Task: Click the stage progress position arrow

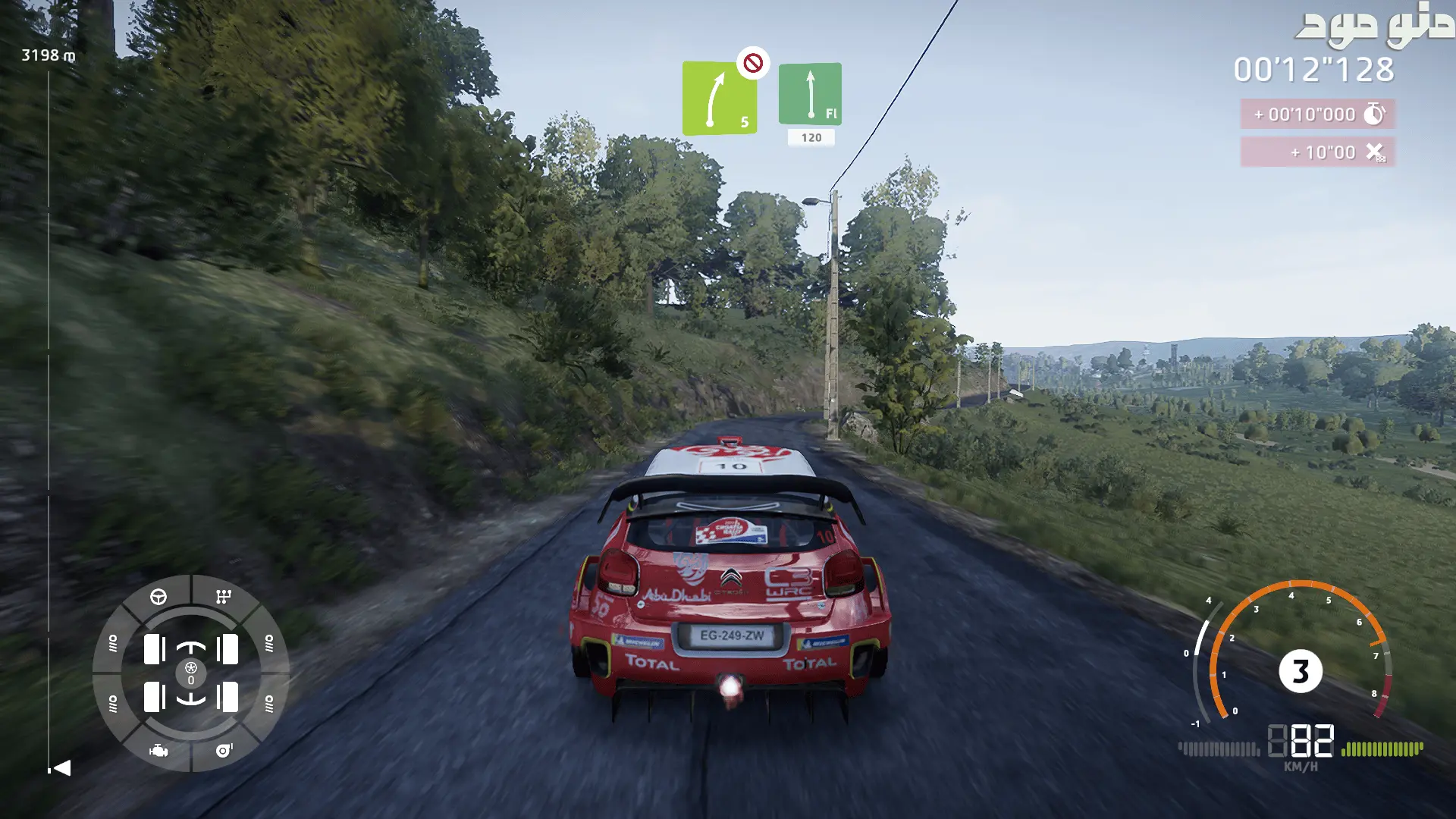Action: tap(61, 768)
